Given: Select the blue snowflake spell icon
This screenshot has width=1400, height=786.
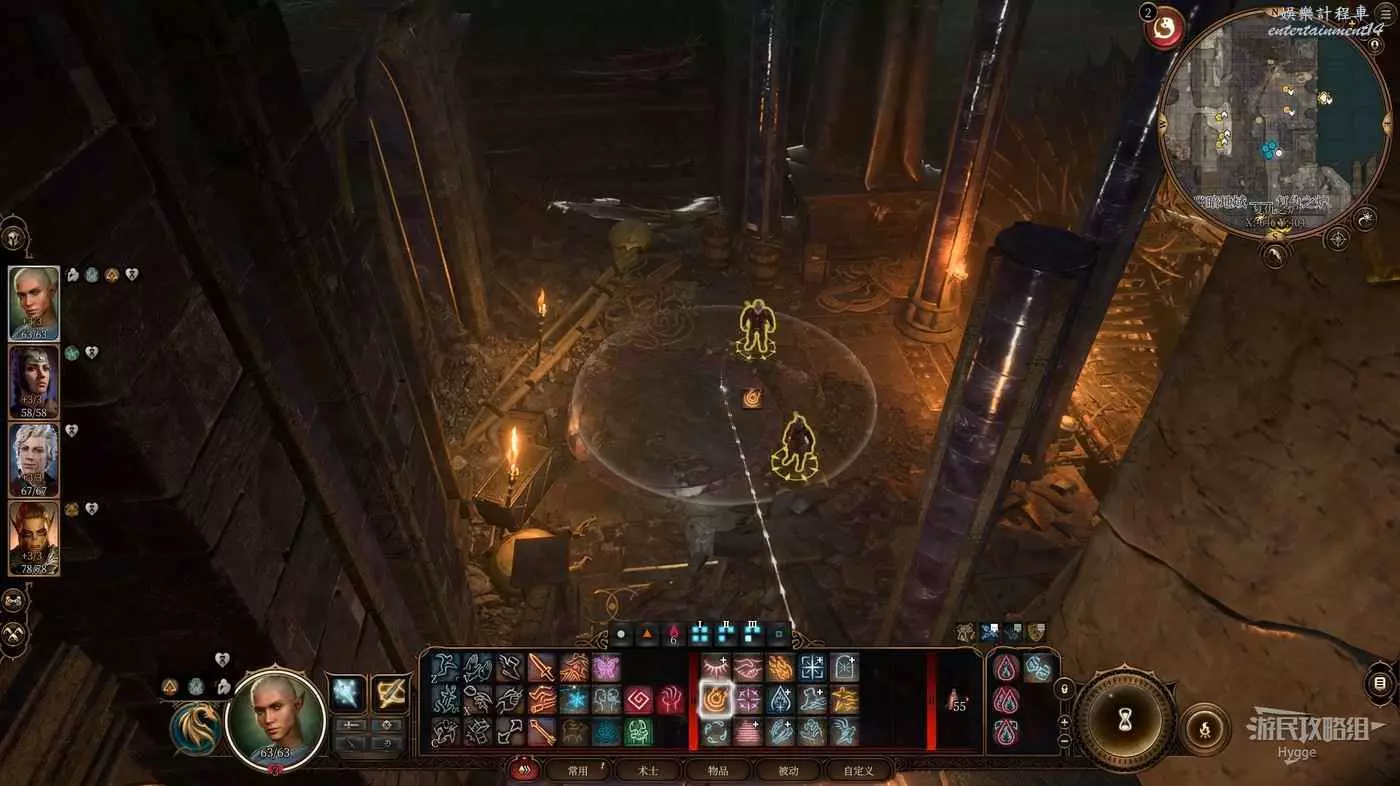Looking at the screenshot, I should tap(574, 700).
